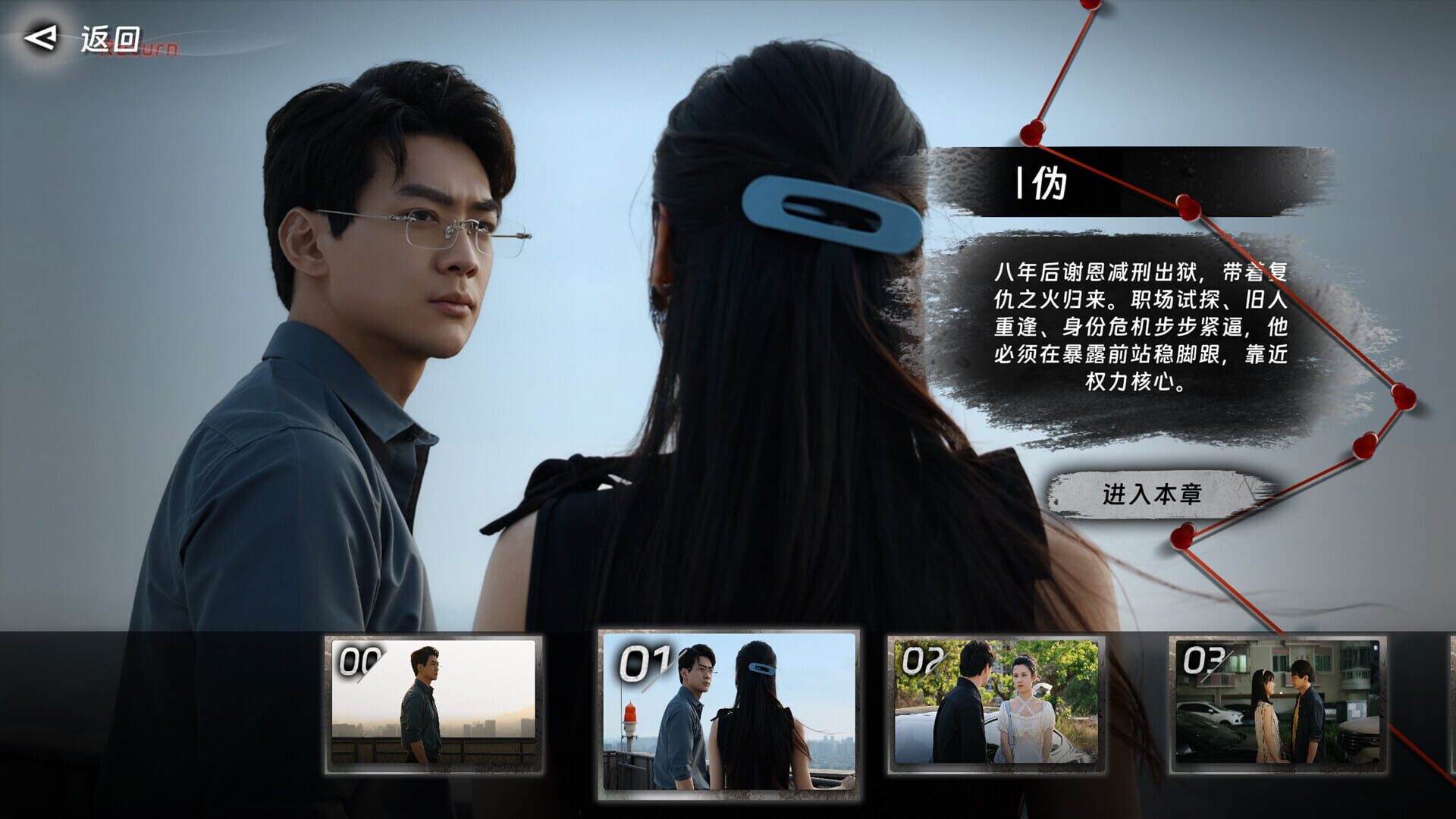The width and height of the screenshot is (1456, 819).
Task: Click the red node crossing the description panel
Action: point(1188,206)
